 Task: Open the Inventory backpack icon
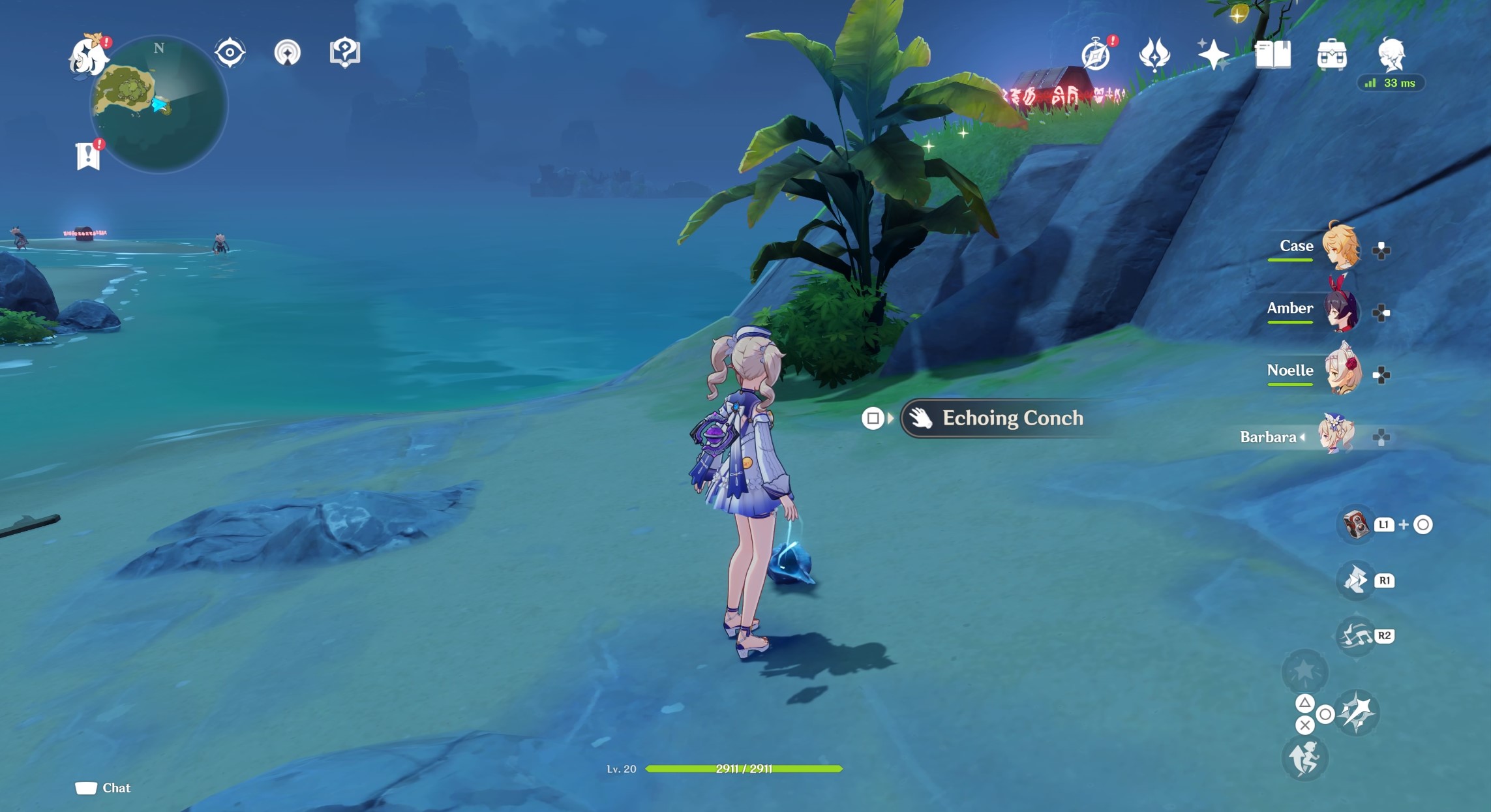[1333, 56]
